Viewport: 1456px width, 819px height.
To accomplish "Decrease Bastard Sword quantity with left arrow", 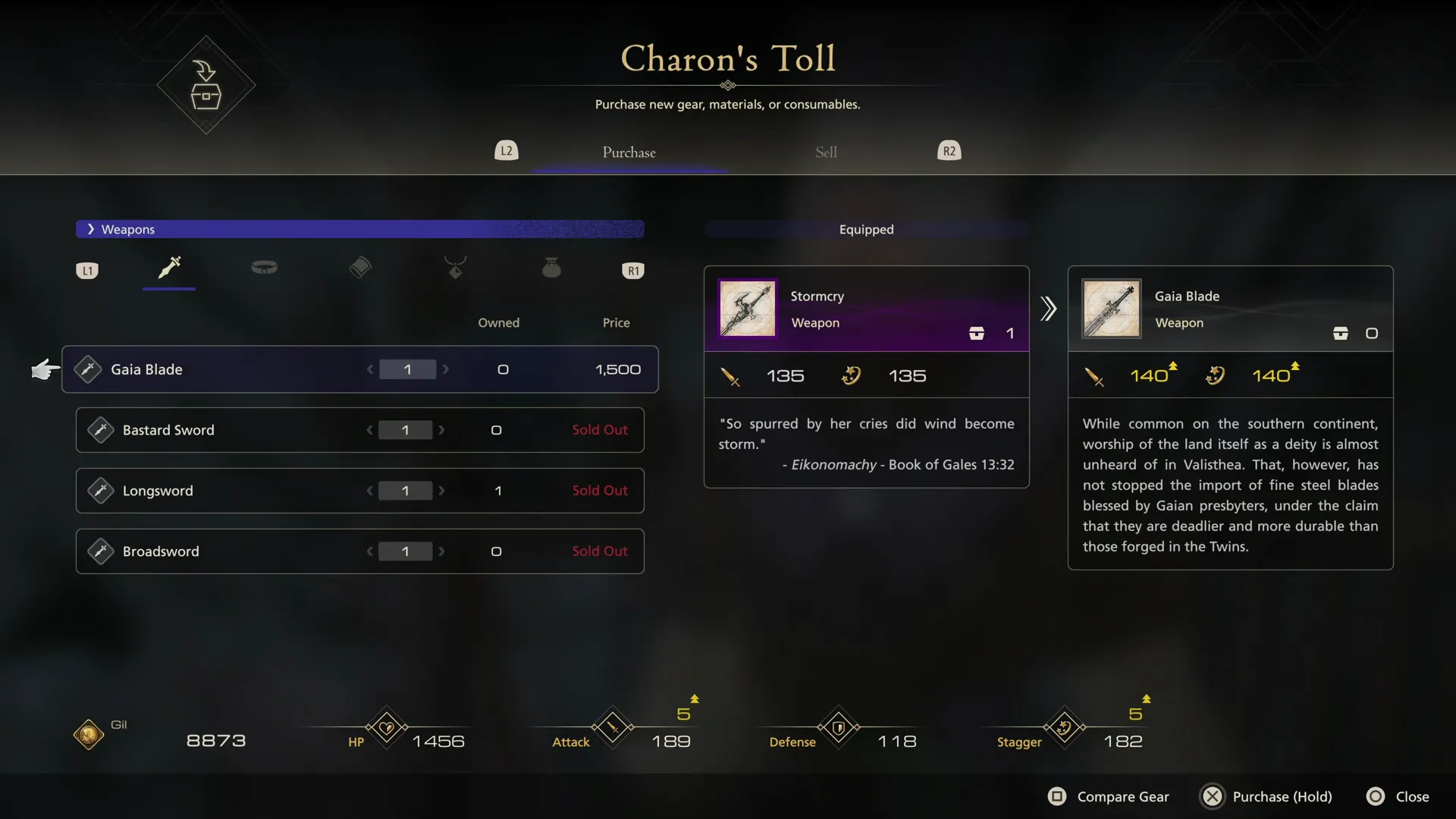I will [369, 430].
